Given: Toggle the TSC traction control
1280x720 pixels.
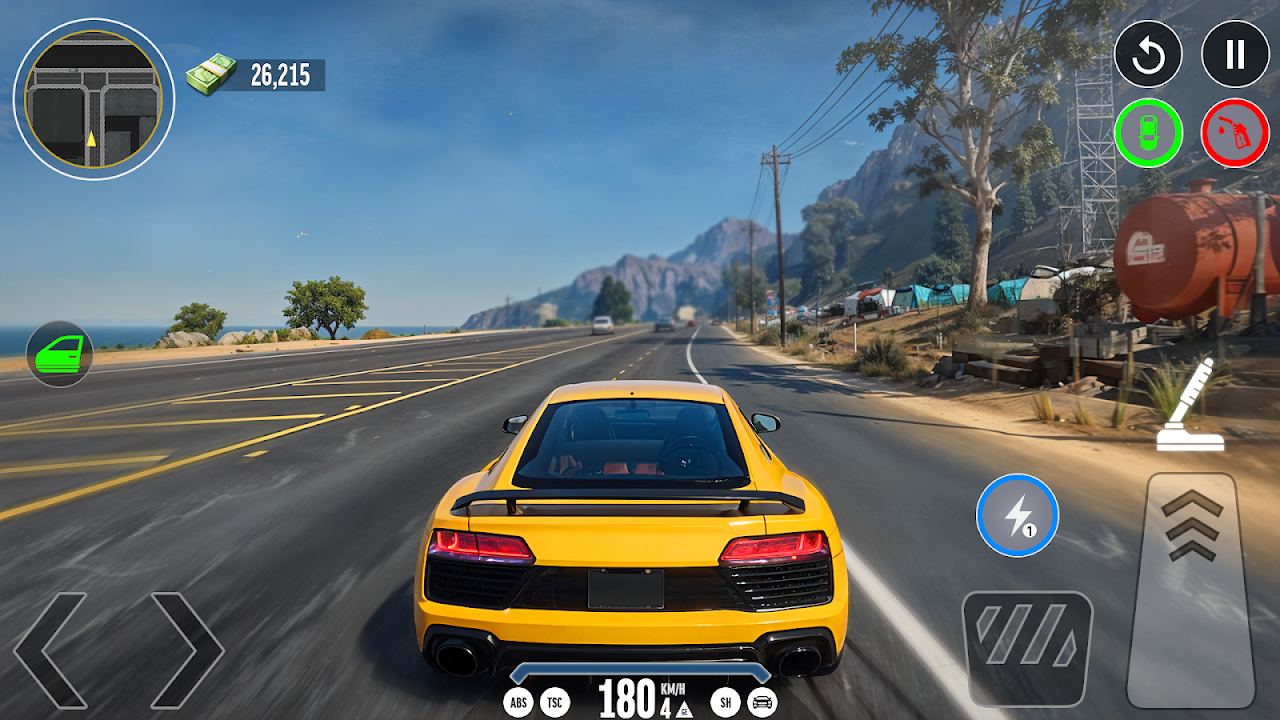Looking at the screenshot, I should [x=555, y=702].
